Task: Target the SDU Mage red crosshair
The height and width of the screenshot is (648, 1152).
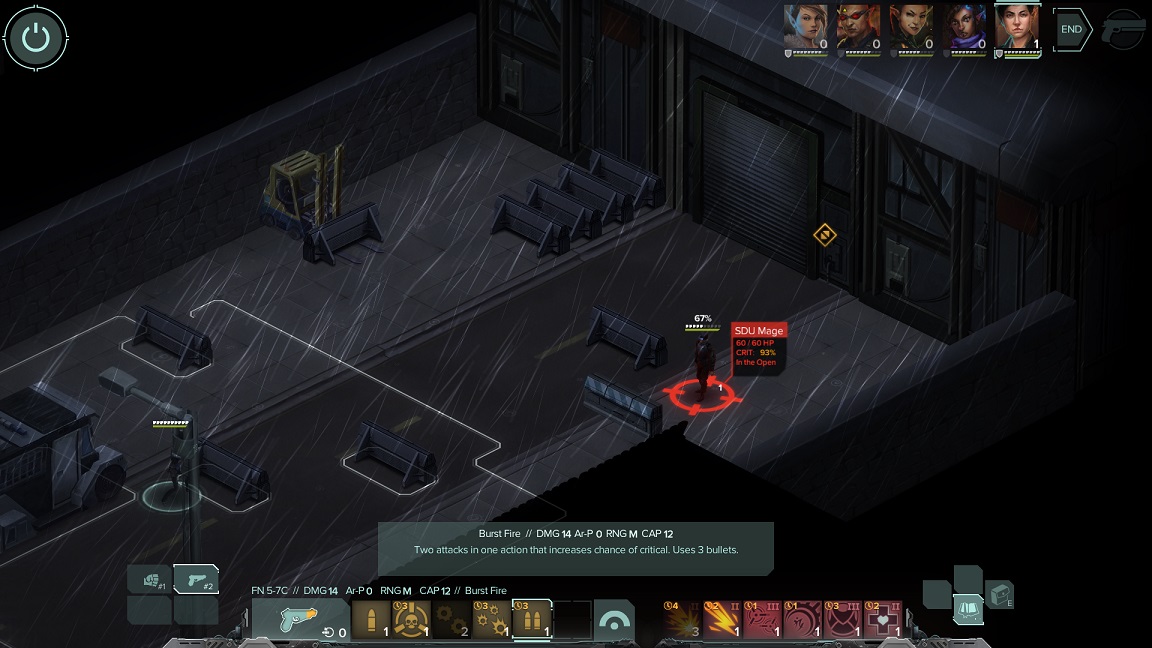Action: (x=700, y=393)
